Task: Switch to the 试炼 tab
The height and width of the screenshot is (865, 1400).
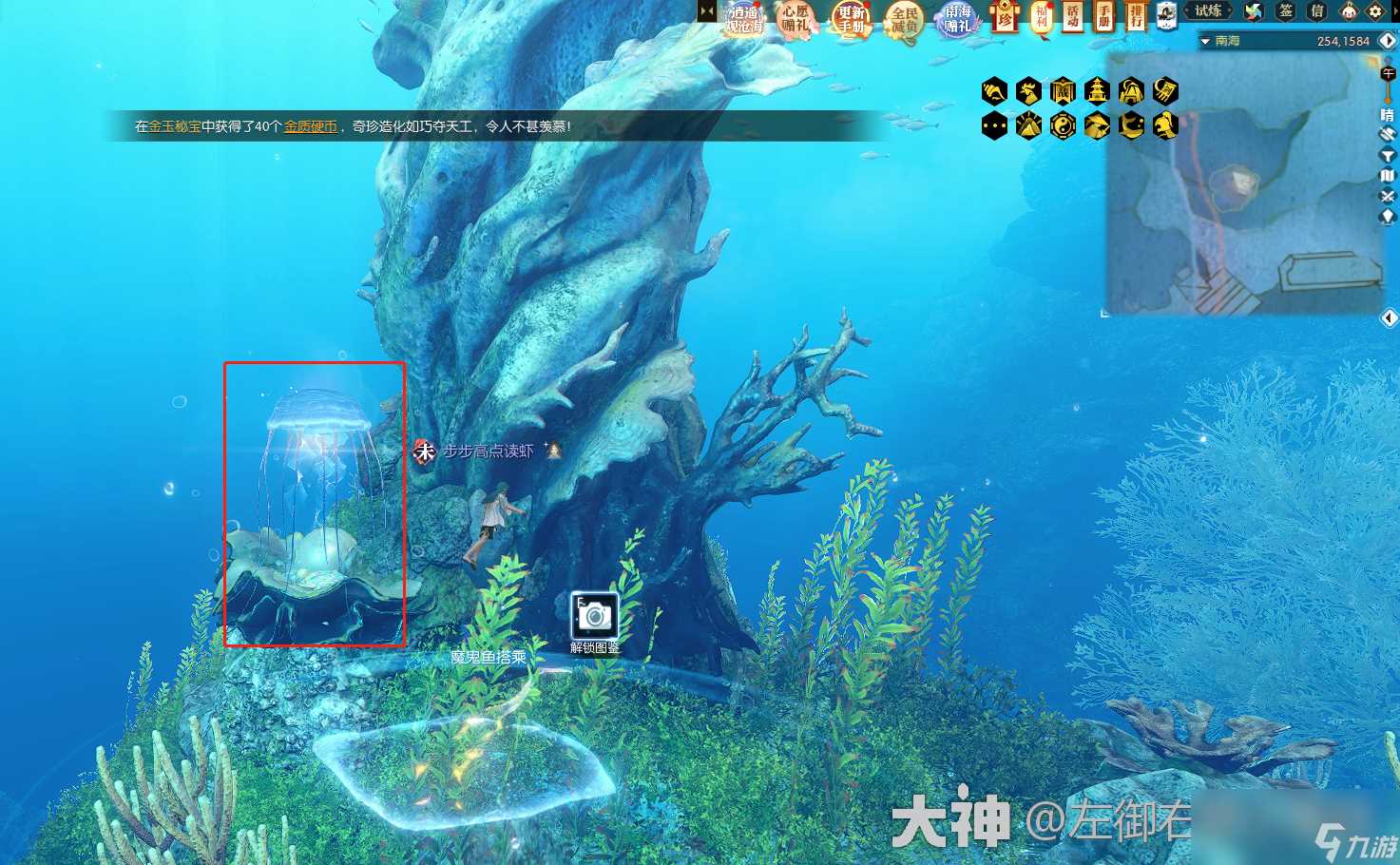Action: (1208, 10)
